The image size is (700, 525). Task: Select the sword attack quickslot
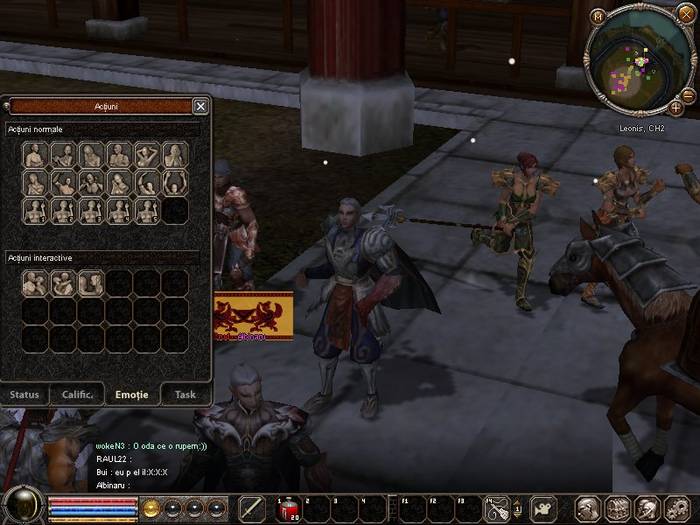pos(252,509)
